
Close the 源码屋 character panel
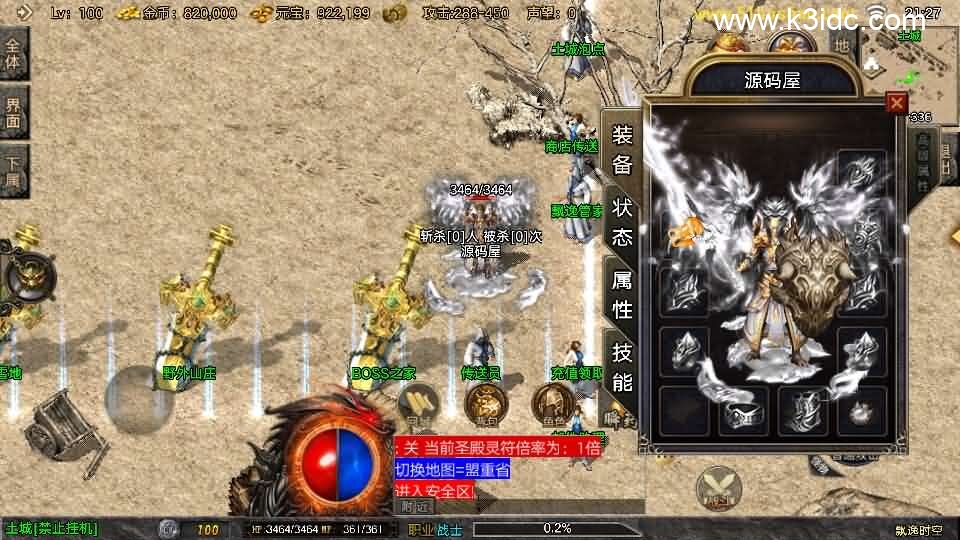[897, 103]
